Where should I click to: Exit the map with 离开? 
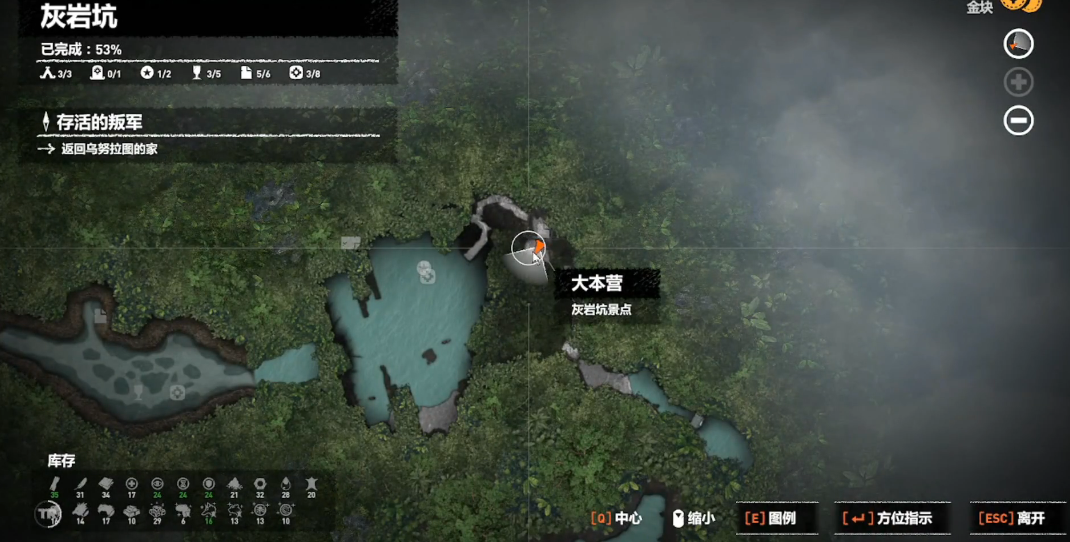[x=1012, y=518]
